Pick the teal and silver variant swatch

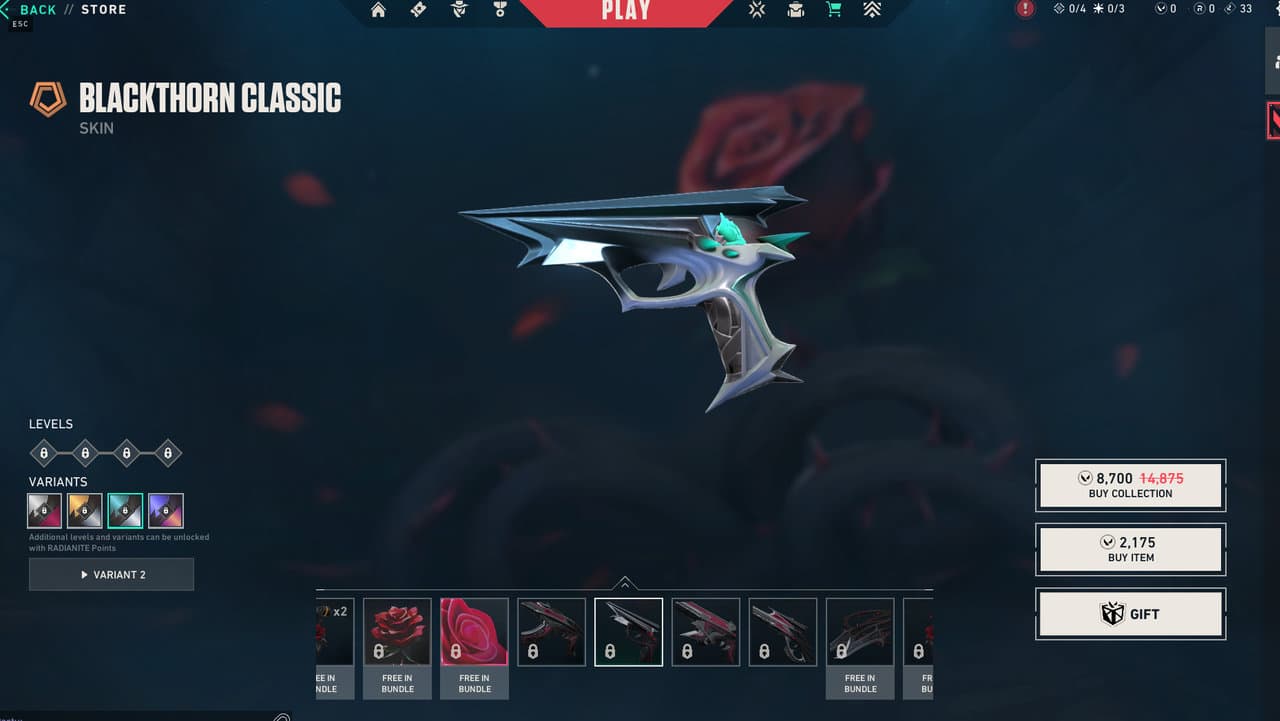125,511
